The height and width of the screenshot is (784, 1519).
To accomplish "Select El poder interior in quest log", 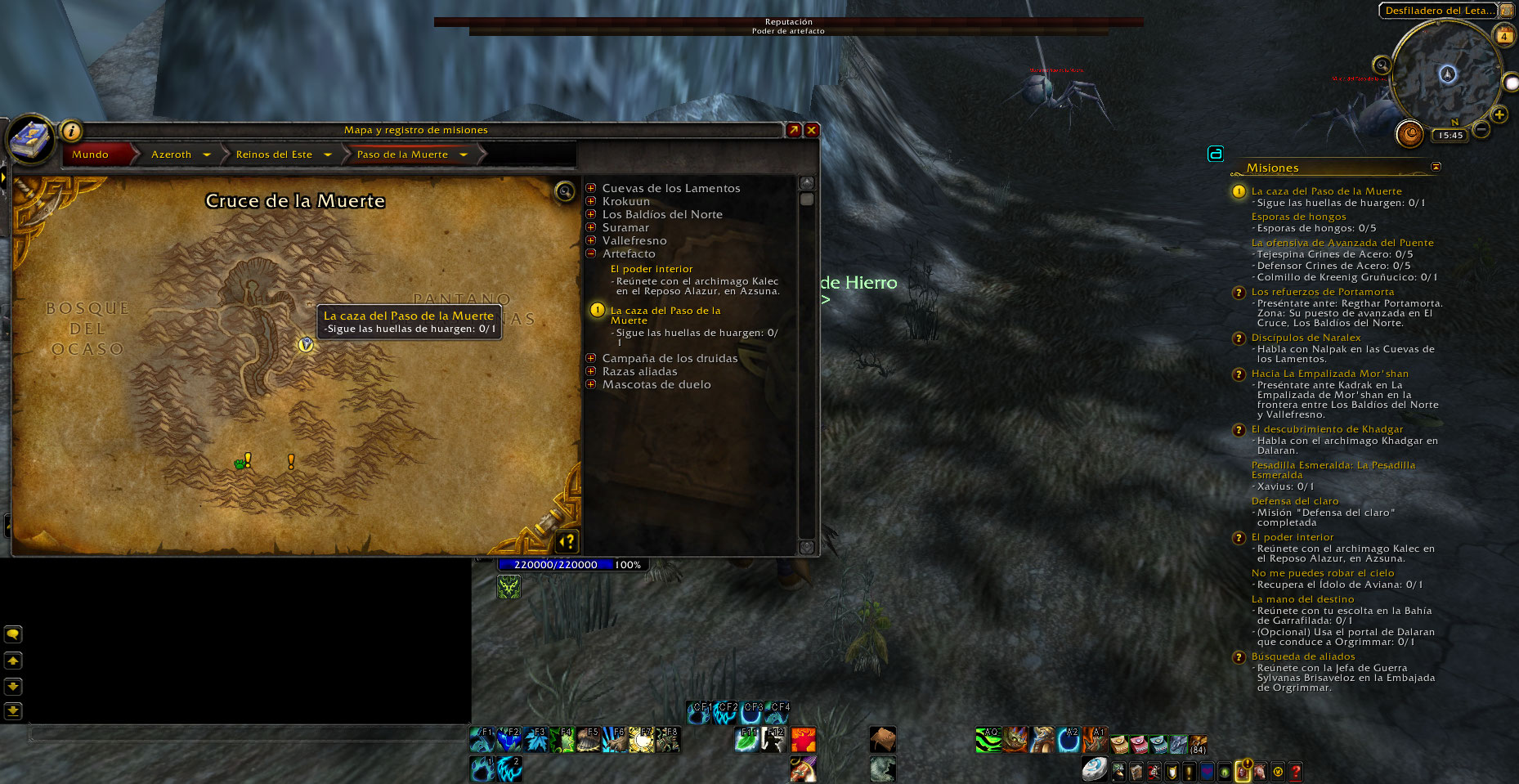I will [652, 269].
